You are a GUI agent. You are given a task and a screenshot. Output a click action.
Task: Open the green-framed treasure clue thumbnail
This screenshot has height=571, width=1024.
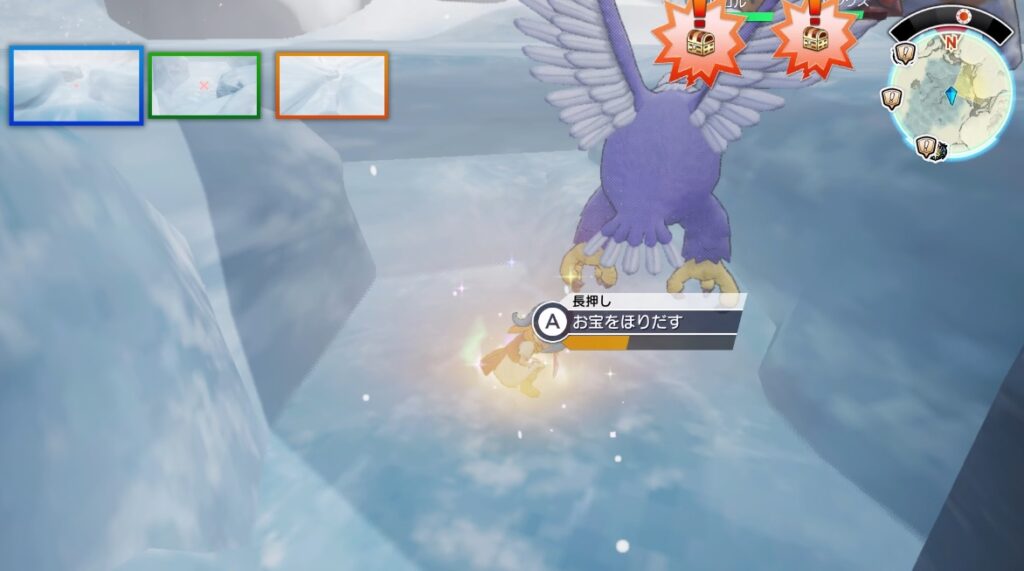pyautogui.click(x=205, y=85)
